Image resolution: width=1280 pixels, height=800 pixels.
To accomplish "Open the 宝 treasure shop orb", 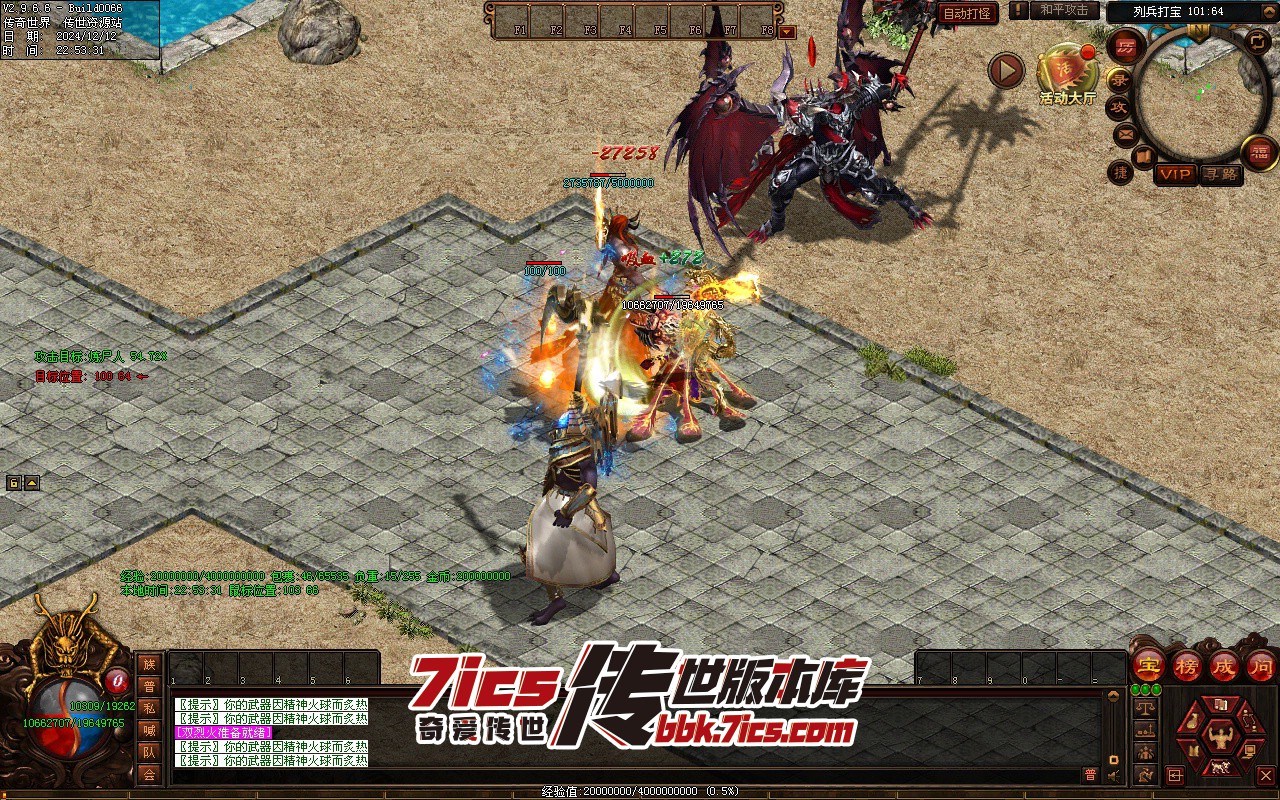I will click(x=1149, y=664).
